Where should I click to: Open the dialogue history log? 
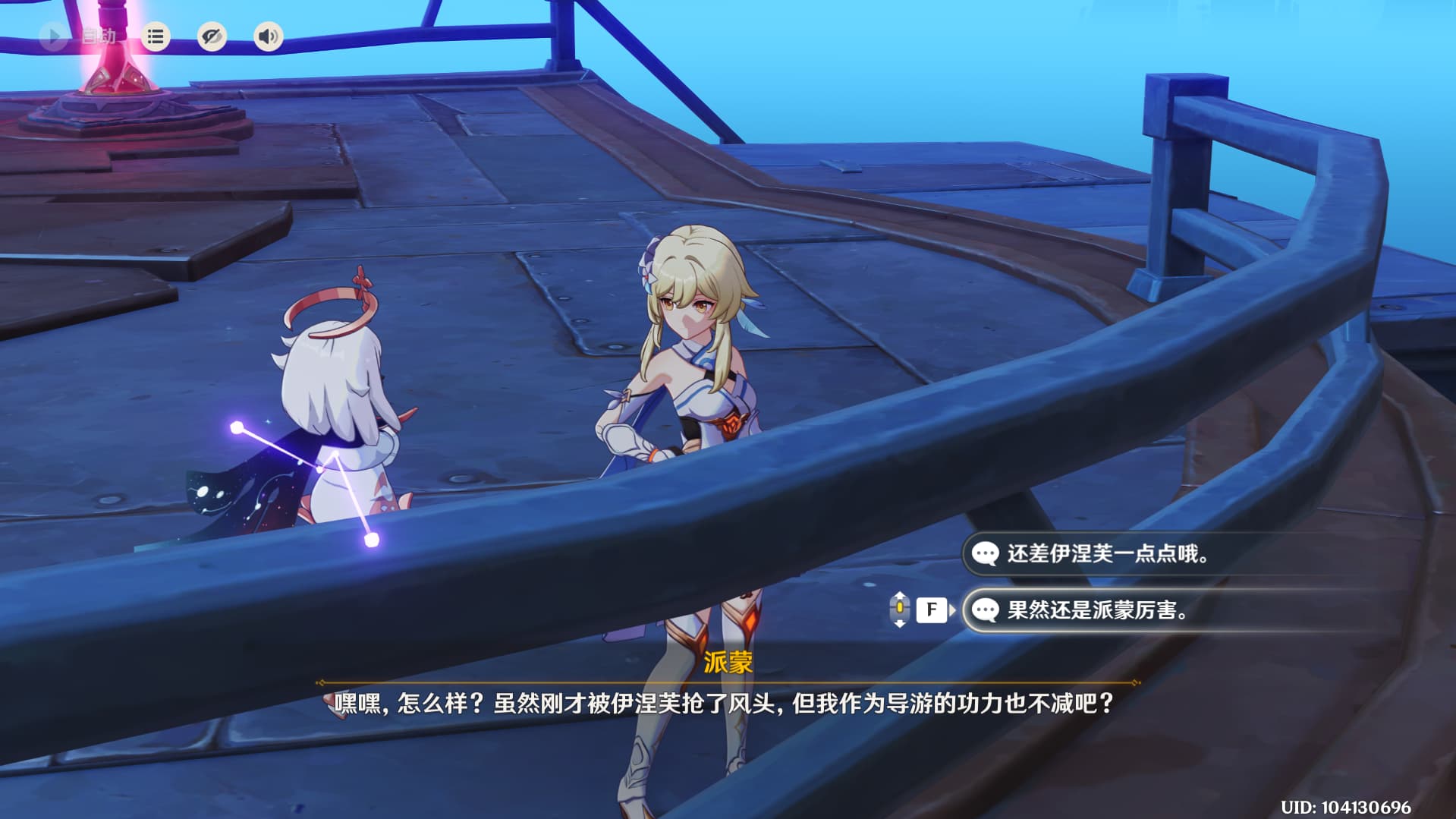click(x=156, y=36)
